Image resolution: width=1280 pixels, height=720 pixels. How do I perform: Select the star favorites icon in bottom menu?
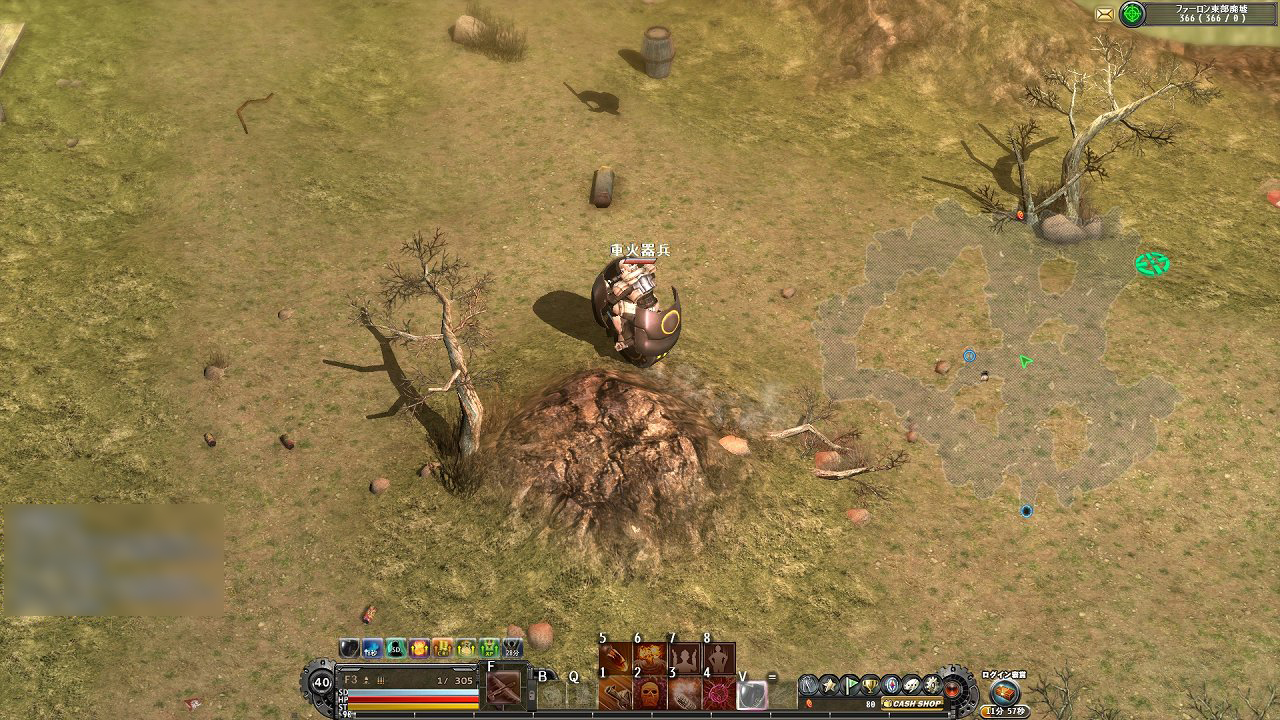tap(829, 685)
